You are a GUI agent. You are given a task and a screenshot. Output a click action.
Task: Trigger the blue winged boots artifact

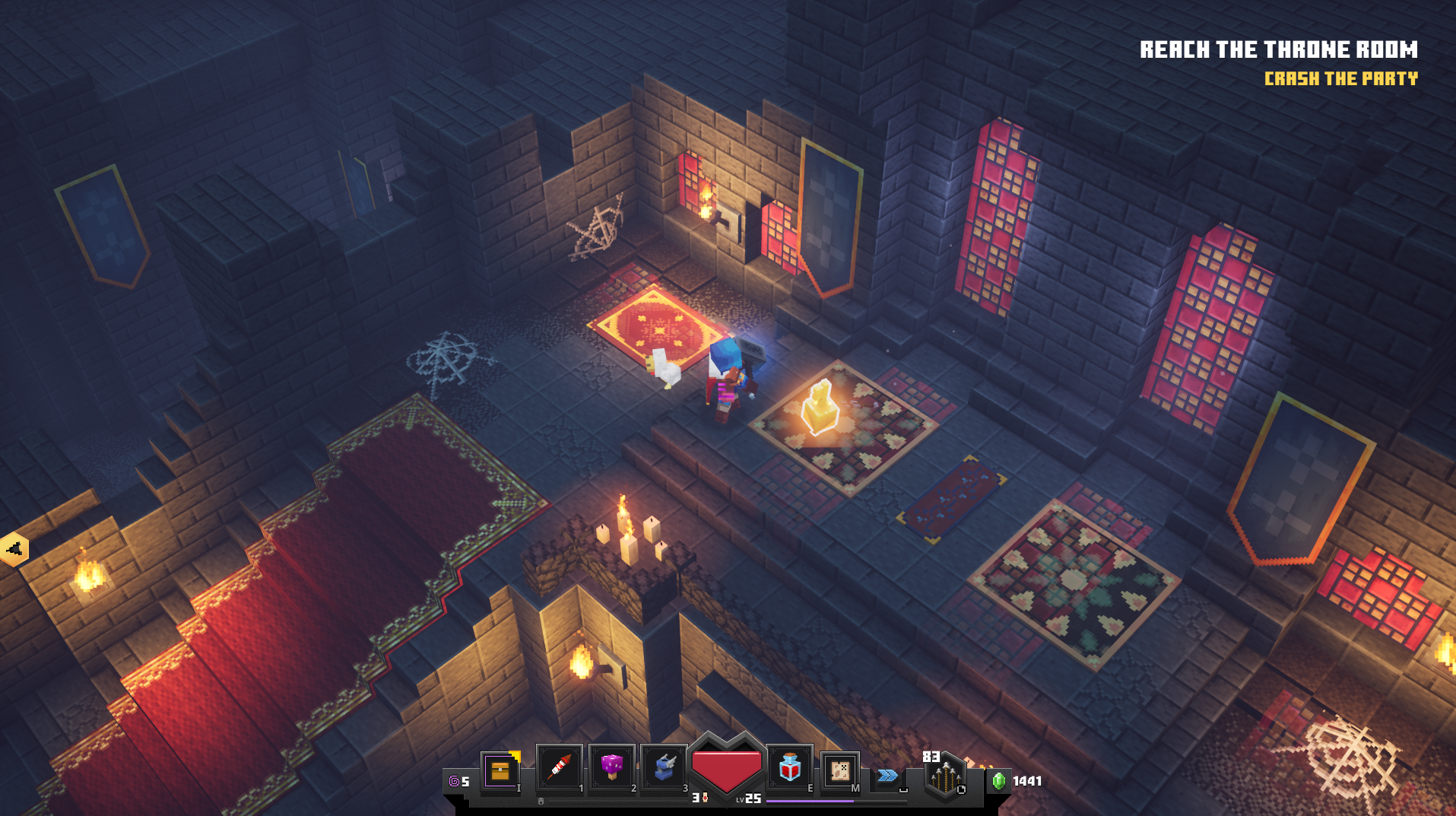664,768
